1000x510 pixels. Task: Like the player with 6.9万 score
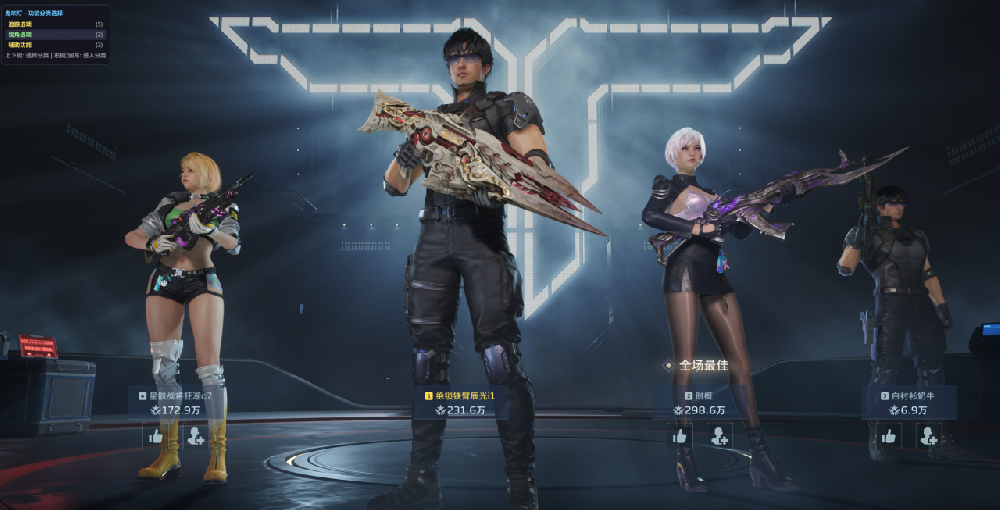(x=888, y=436)
